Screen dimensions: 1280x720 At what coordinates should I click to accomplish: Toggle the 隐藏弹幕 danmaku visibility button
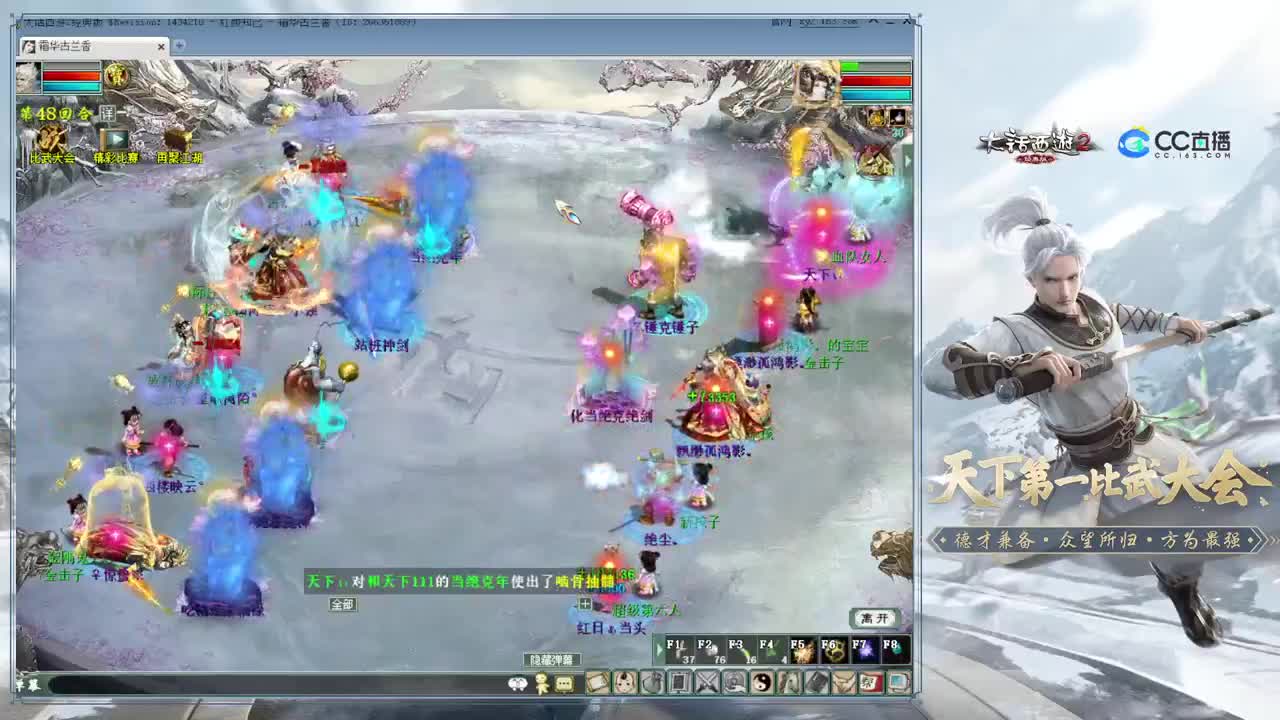555,658
